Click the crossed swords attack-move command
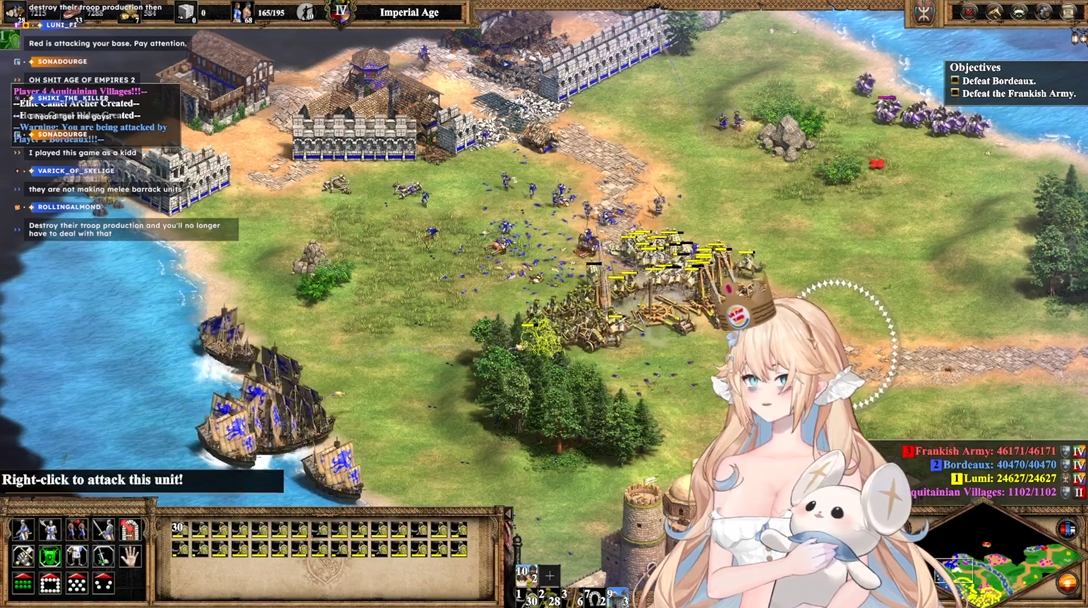 22,557
